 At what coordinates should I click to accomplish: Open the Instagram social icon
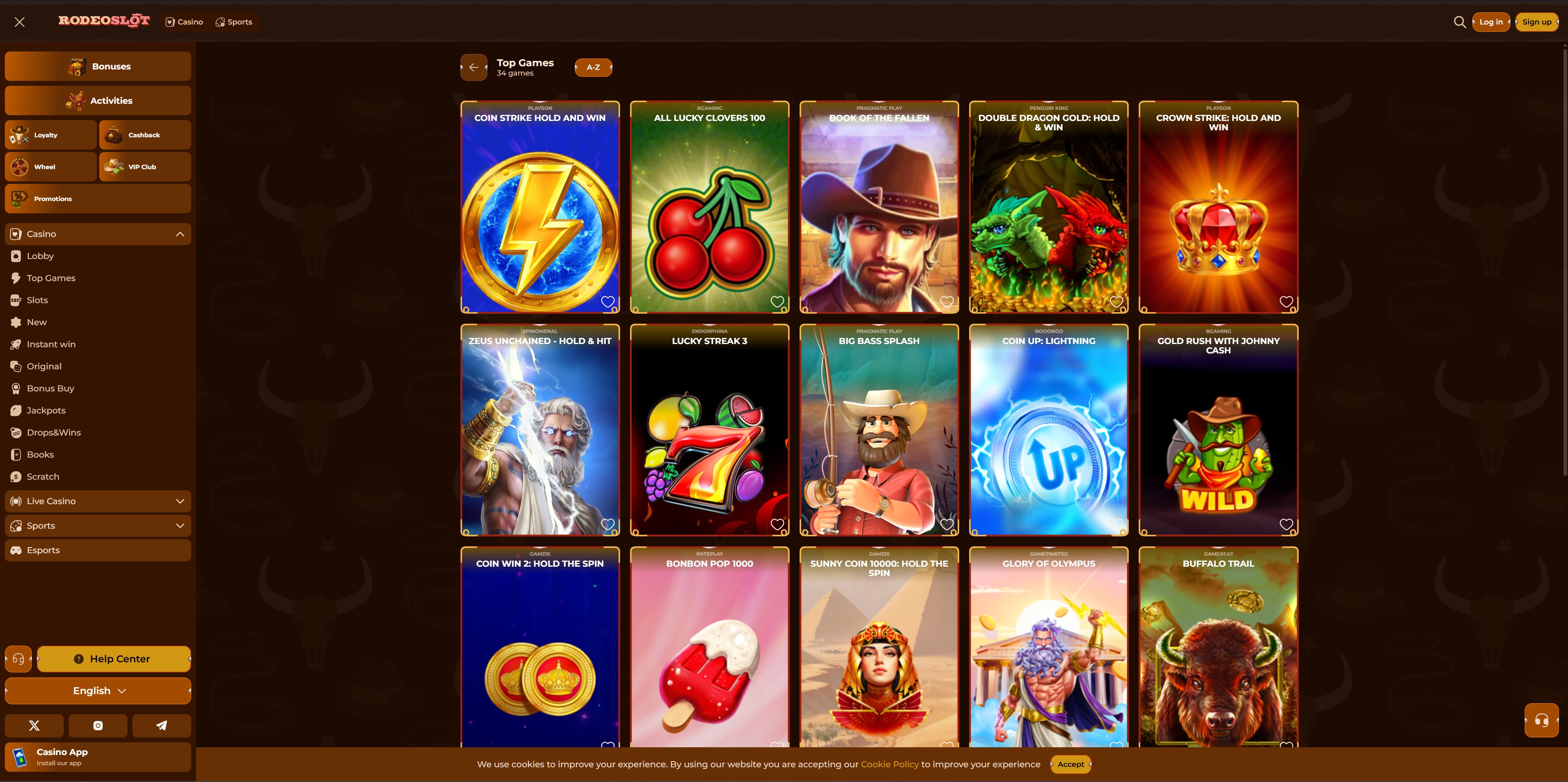97,725
